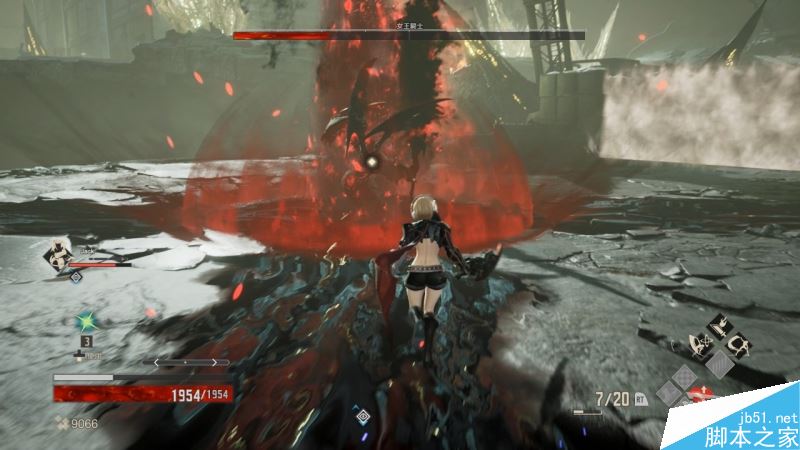Activate the left gift skill icon

coord(699,347)
